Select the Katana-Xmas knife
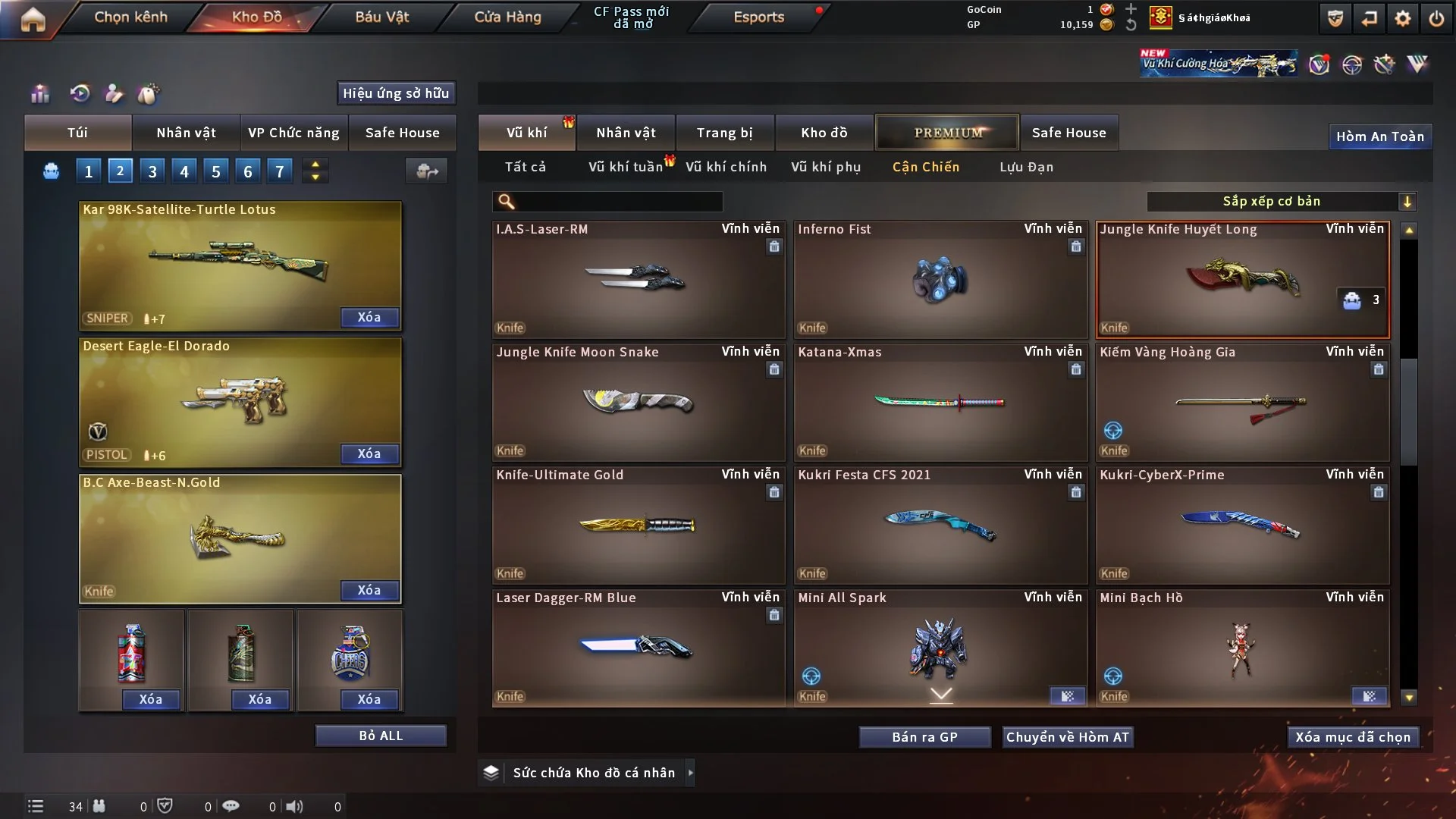Viewport: 1456px width, 819px height. [x=940, y=403]
